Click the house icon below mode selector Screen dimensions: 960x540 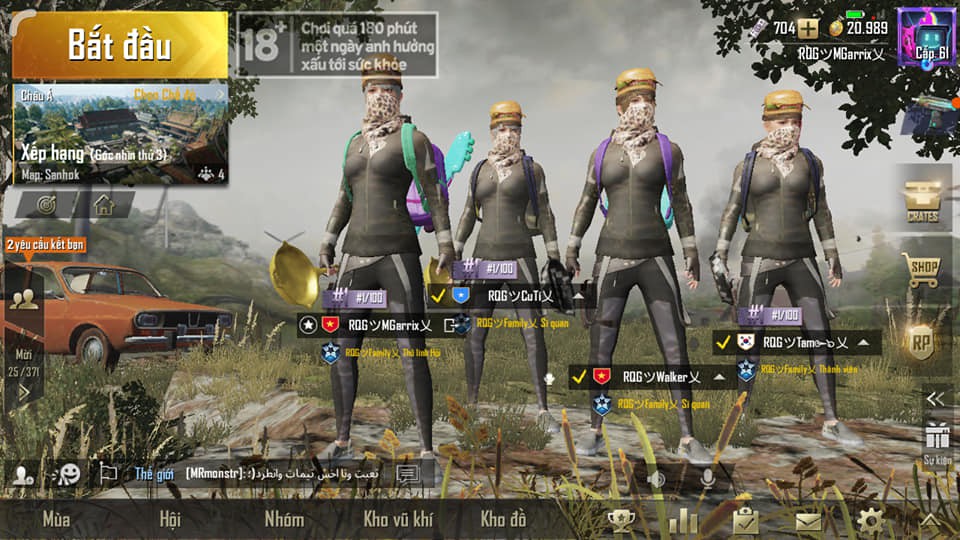coord(103,205)
